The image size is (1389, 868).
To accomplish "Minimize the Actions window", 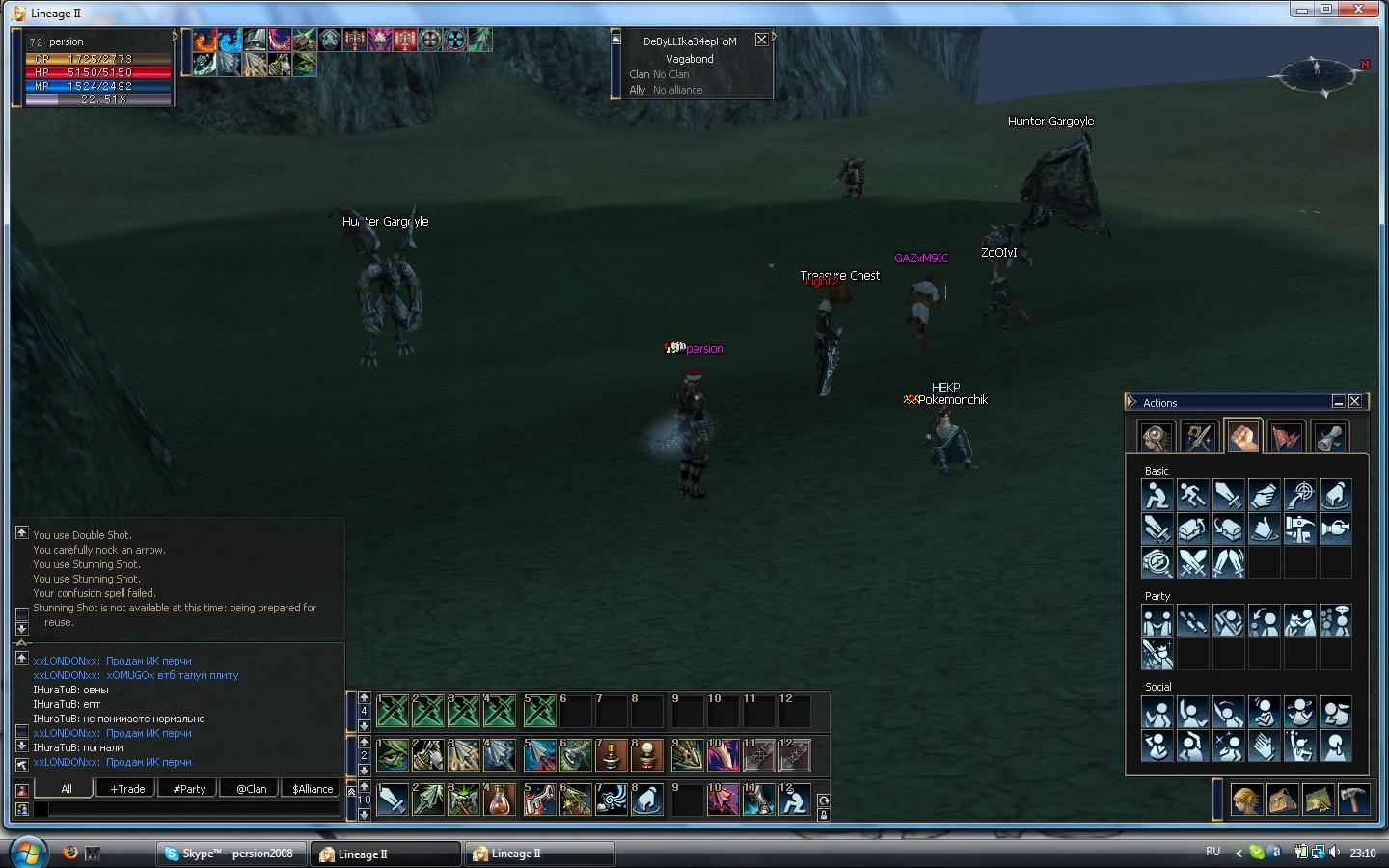I will tap(1338, 401).
